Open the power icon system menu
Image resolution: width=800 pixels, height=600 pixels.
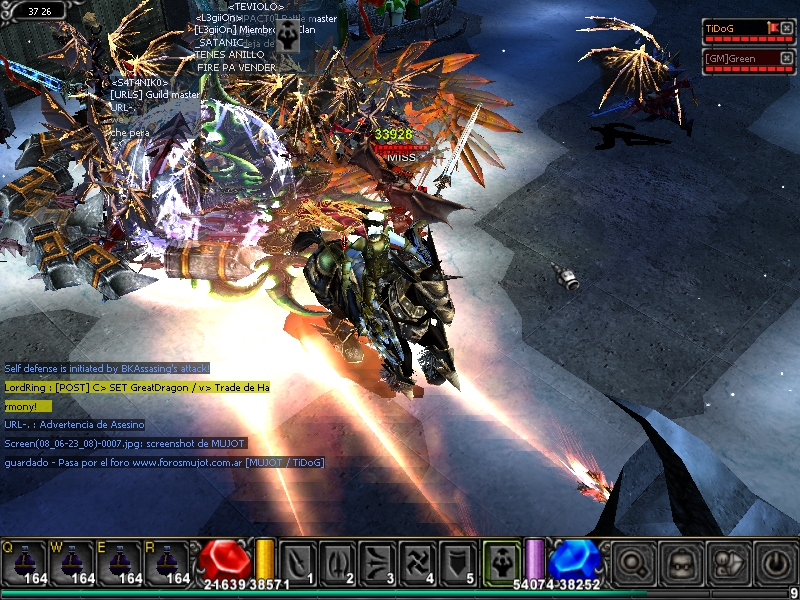tap(775, 562)
